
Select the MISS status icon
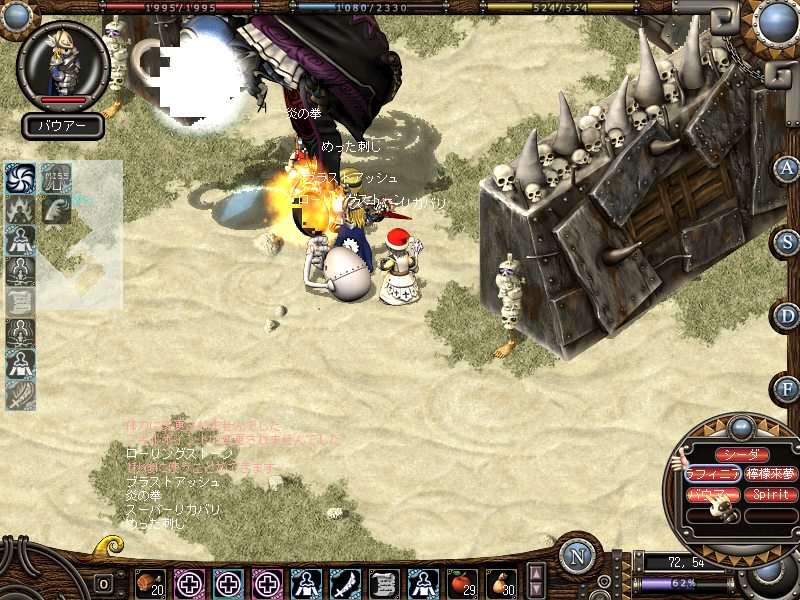(56, 178)
